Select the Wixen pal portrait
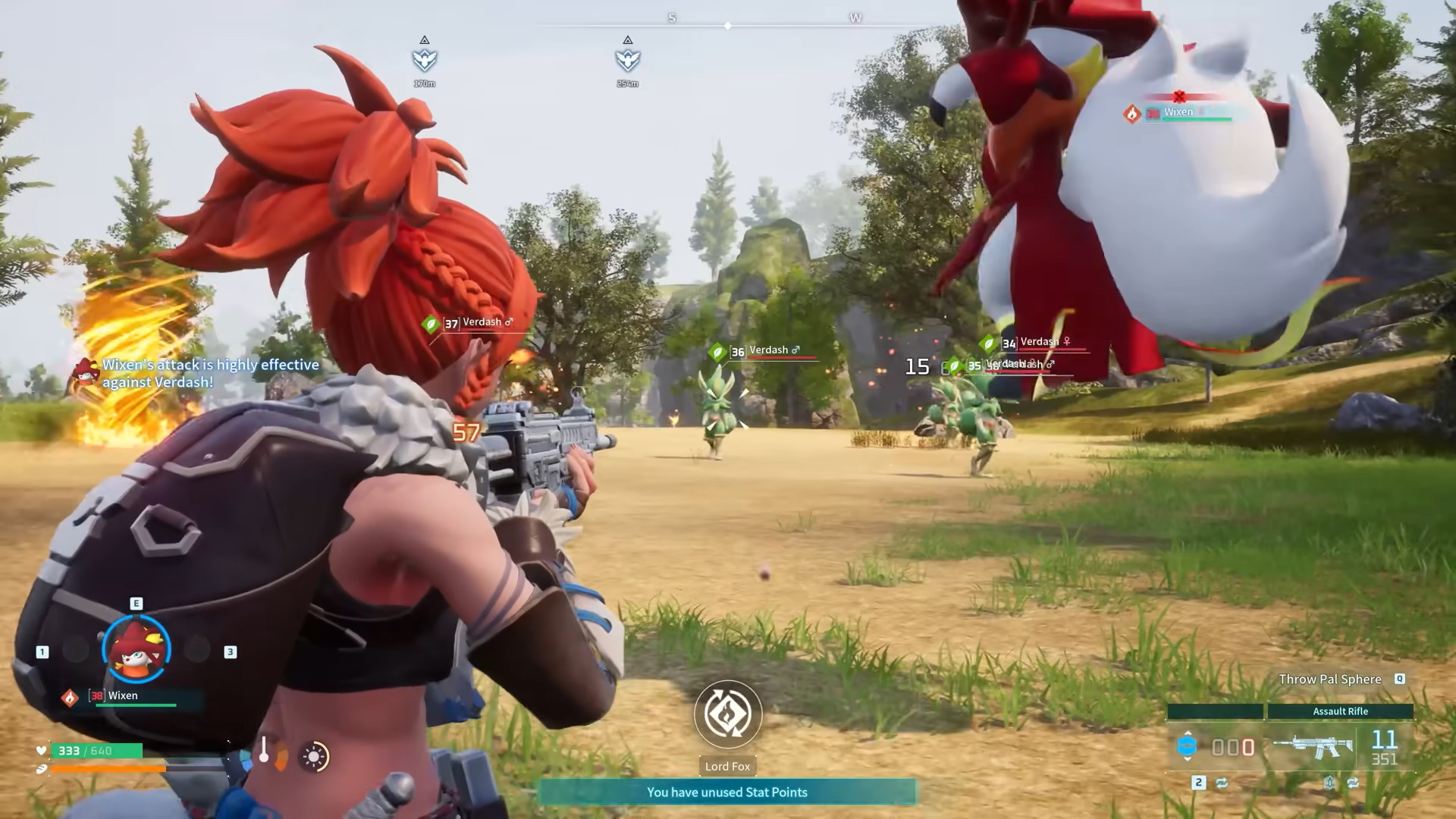This screenshot has width=1456, height=819. pyautogui.click(x=136, y=649)
